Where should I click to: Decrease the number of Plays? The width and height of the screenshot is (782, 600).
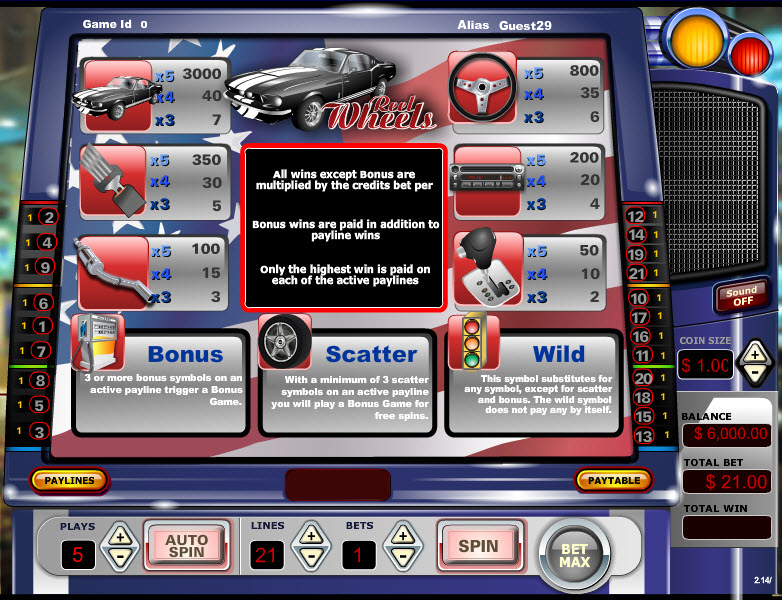click(119, 558)
